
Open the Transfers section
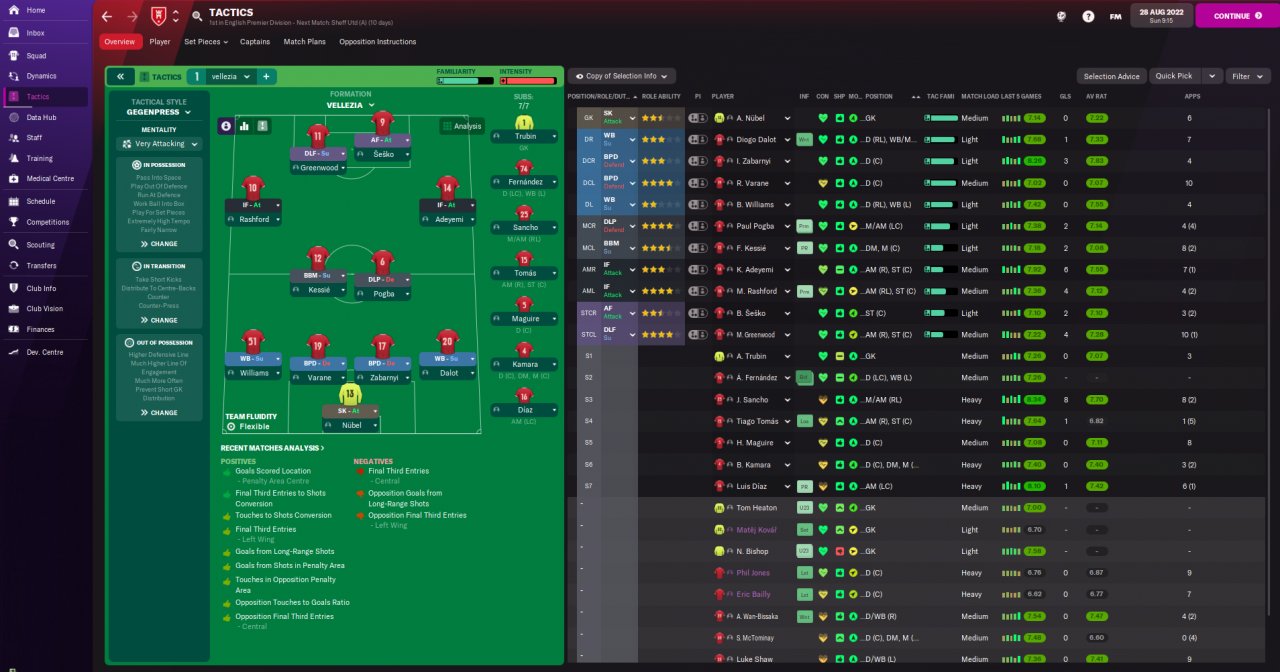click(40, 265)
